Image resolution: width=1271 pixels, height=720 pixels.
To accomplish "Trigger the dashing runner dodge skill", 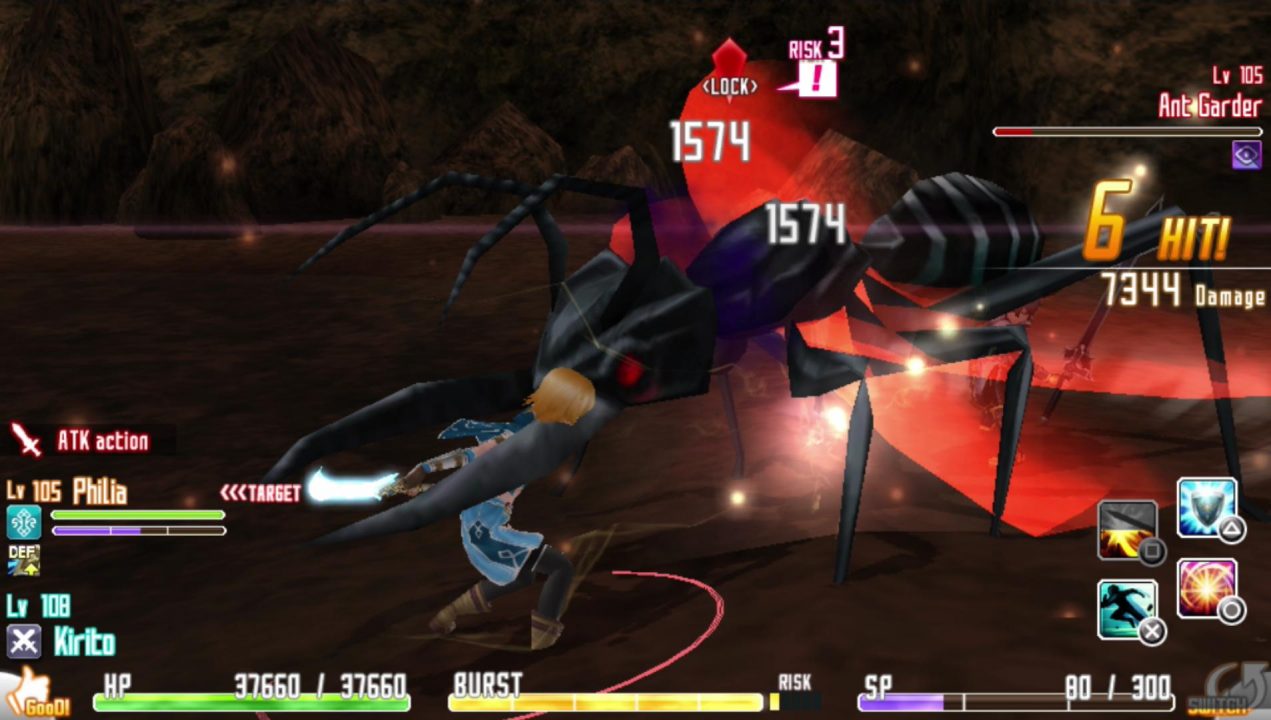I will (x=1127, y=608).
